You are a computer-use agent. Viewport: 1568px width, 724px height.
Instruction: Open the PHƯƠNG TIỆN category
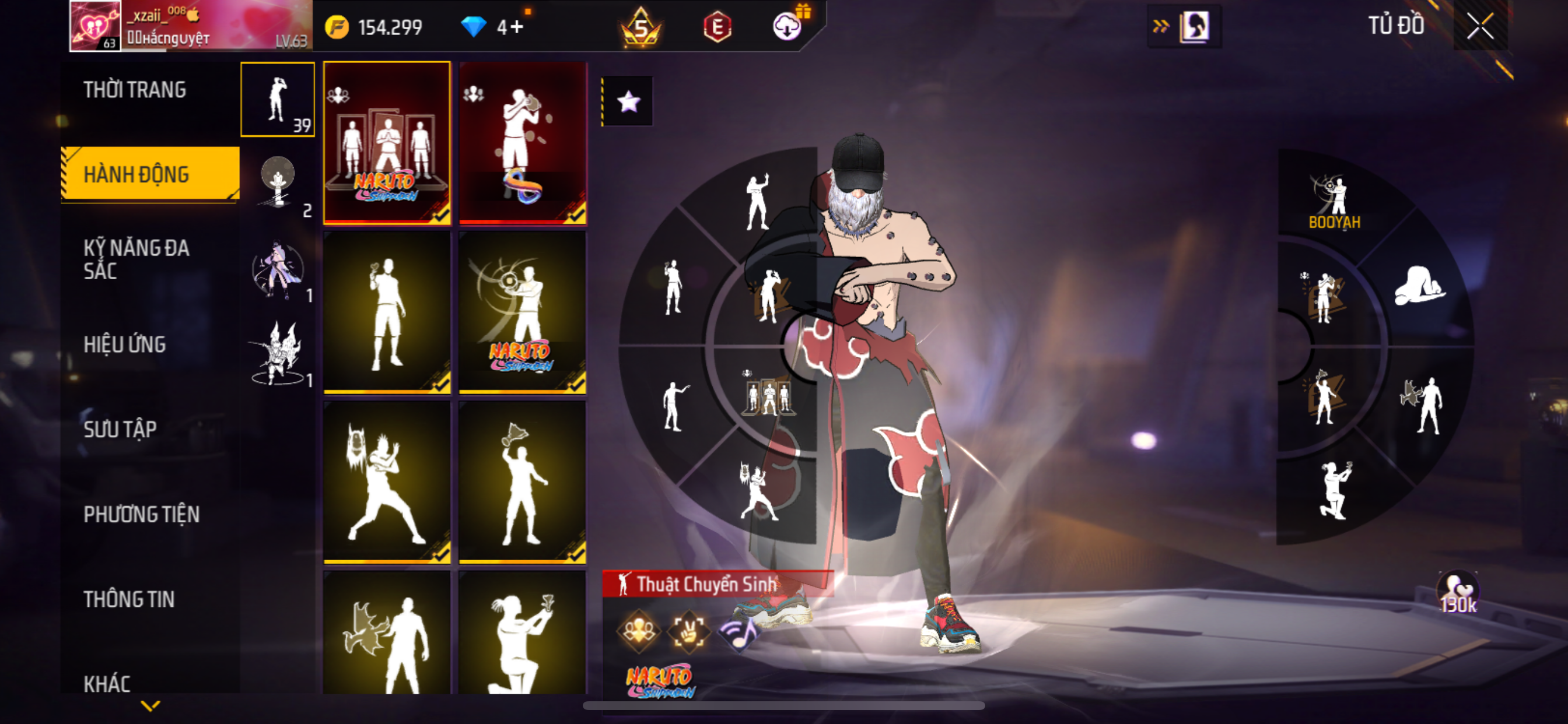pos(141,515)
